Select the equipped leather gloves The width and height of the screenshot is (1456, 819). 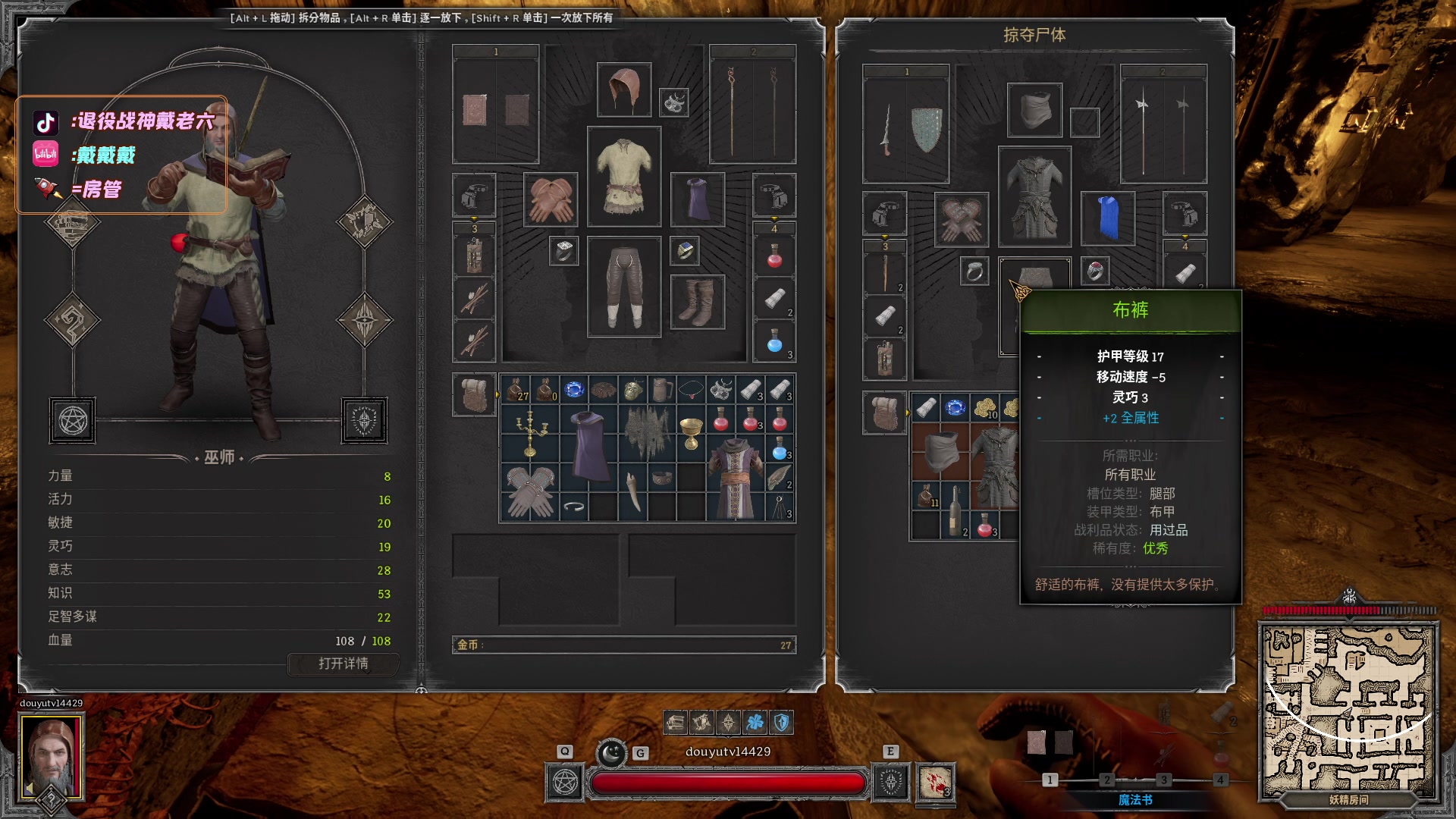click(550, 199)
